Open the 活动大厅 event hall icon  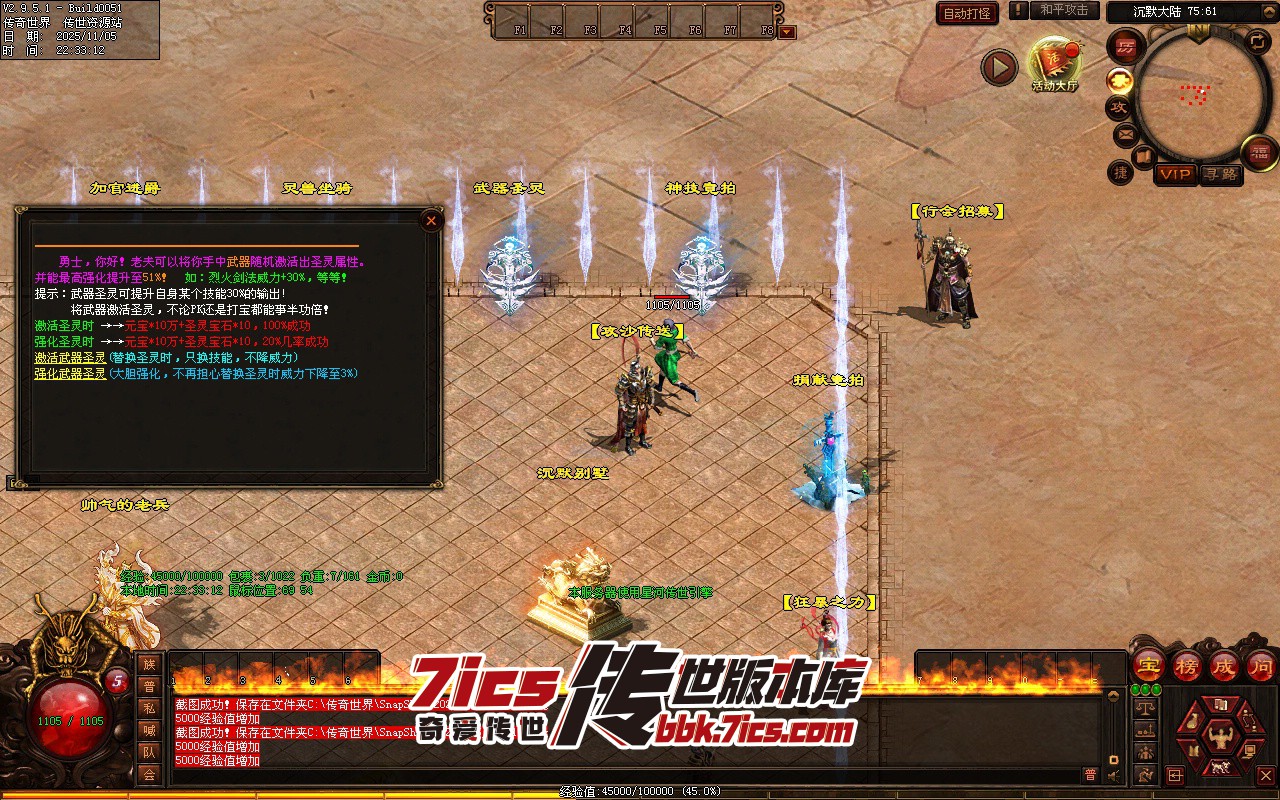click(x=1055, y=64)
